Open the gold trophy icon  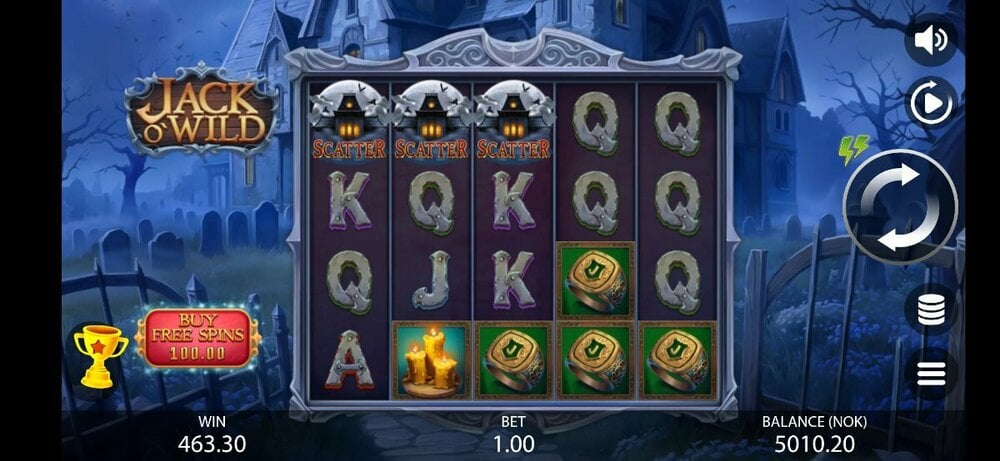pos(101,354)
